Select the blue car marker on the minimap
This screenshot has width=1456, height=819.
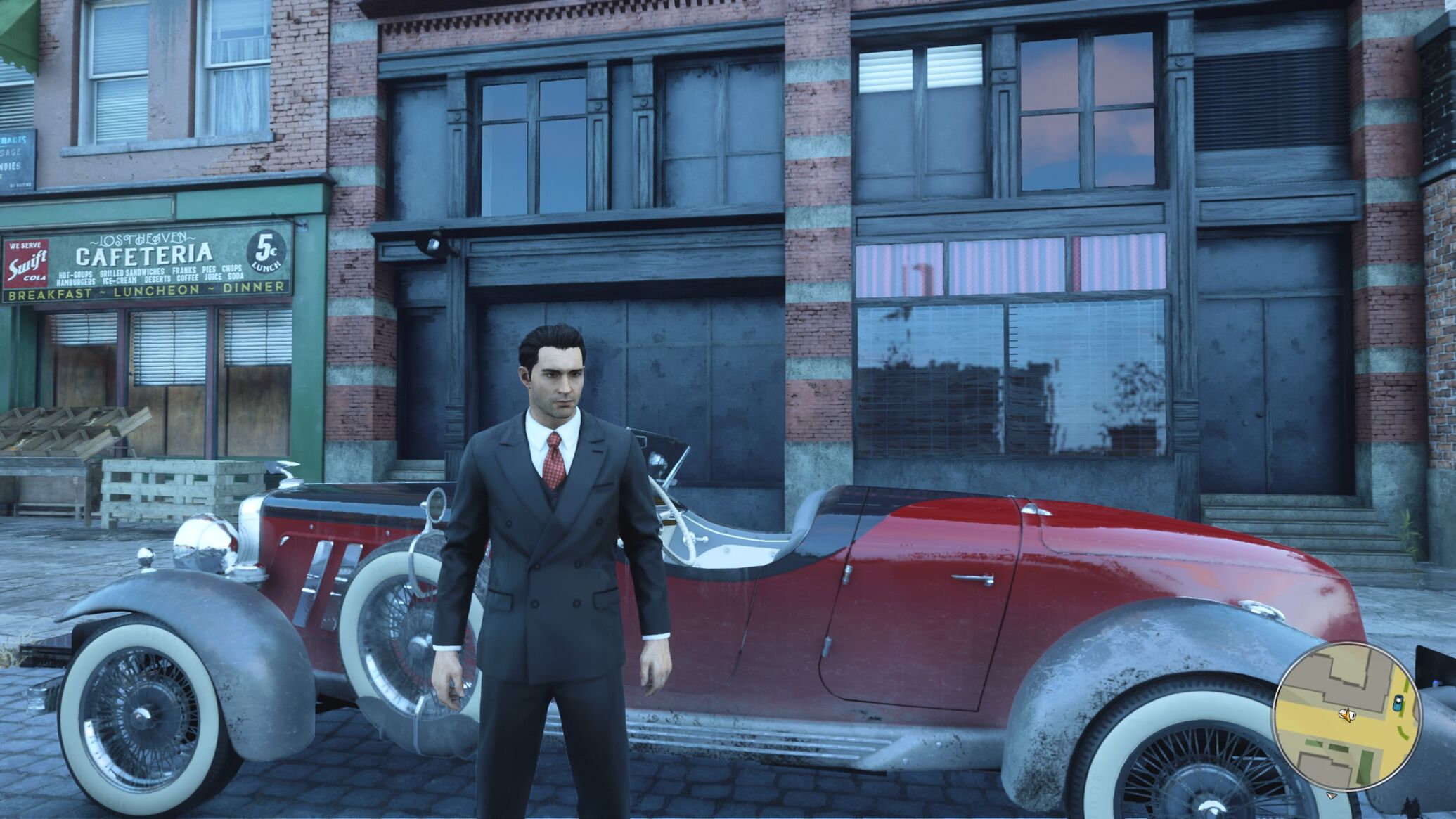point(1397,701)
